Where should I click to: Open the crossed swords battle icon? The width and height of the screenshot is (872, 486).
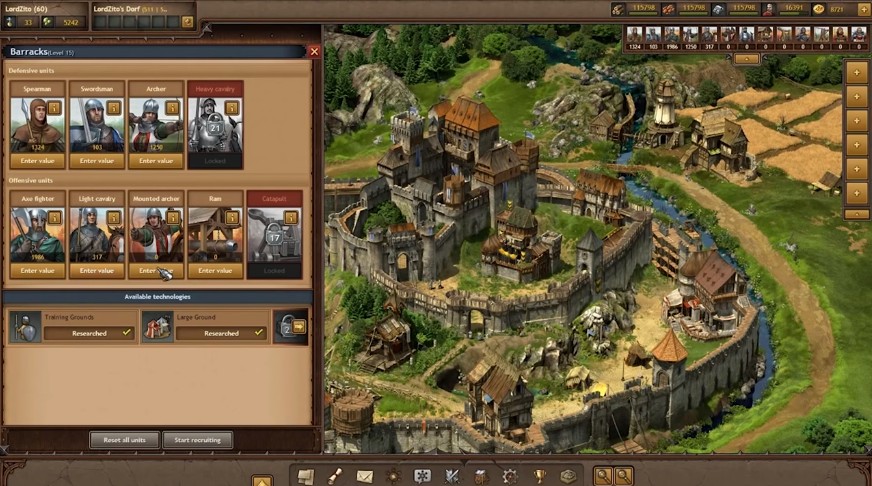[452, 476]
